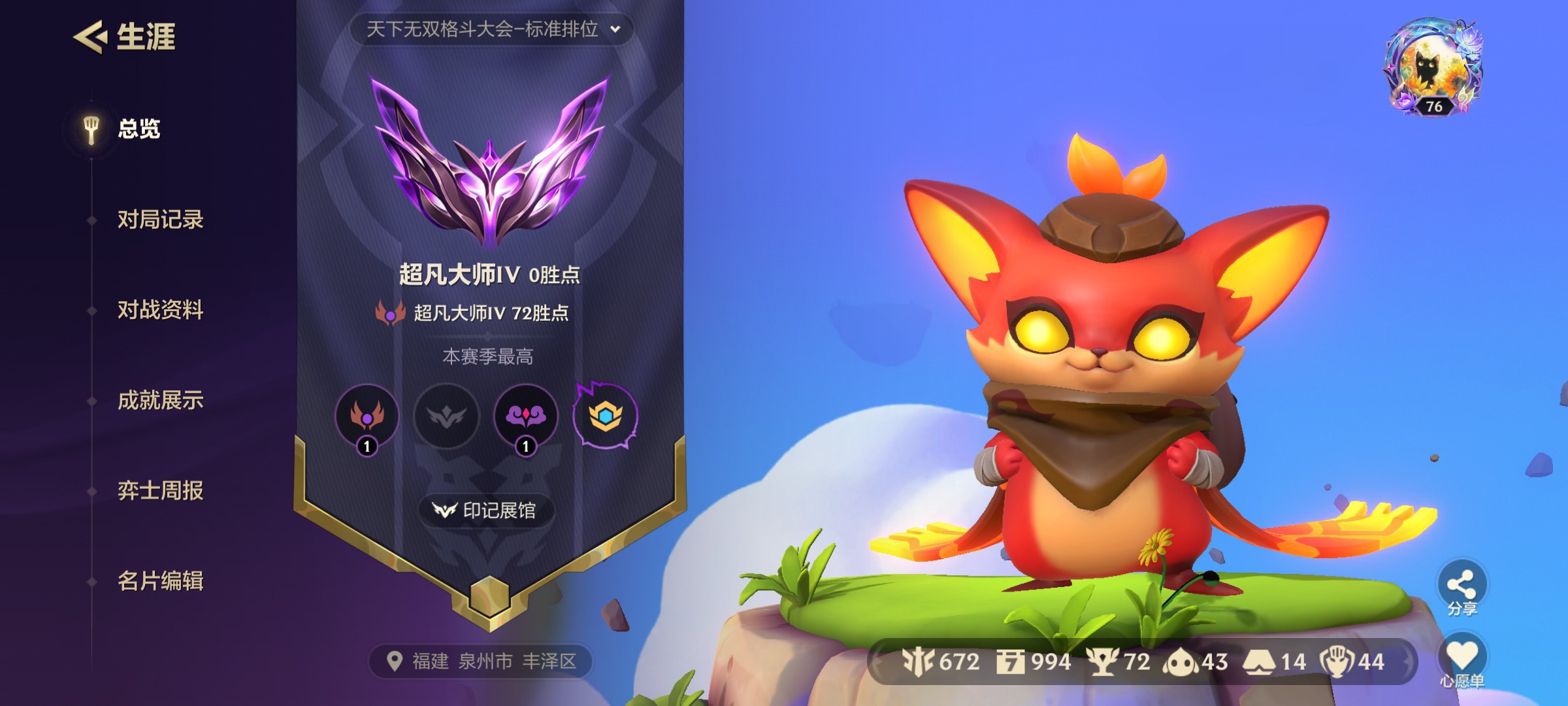Go back using the 生涯 arrow
The width and height of the screenshot is (1568, 706).
[91, 37]
